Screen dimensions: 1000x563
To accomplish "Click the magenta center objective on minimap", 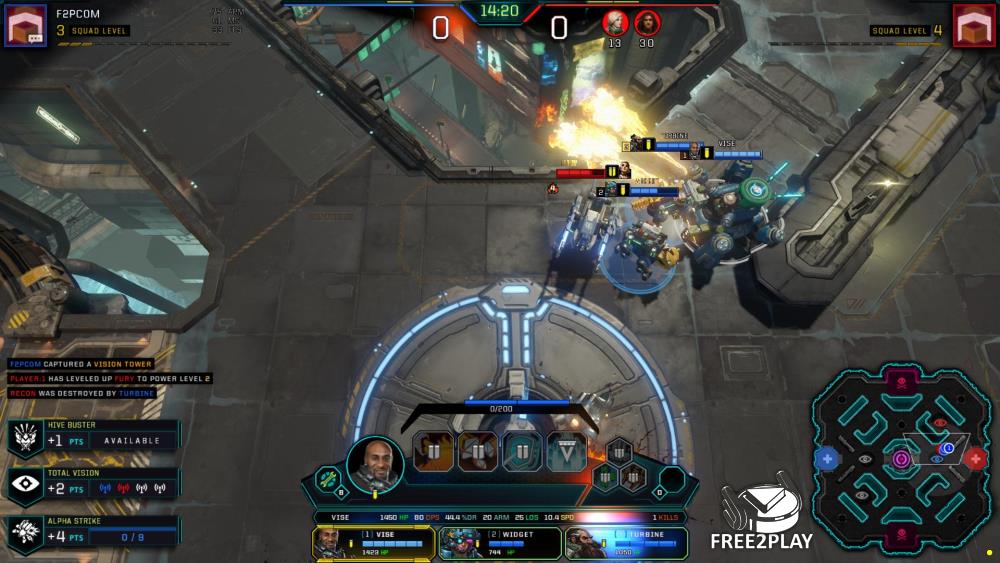I will point(901,459).
